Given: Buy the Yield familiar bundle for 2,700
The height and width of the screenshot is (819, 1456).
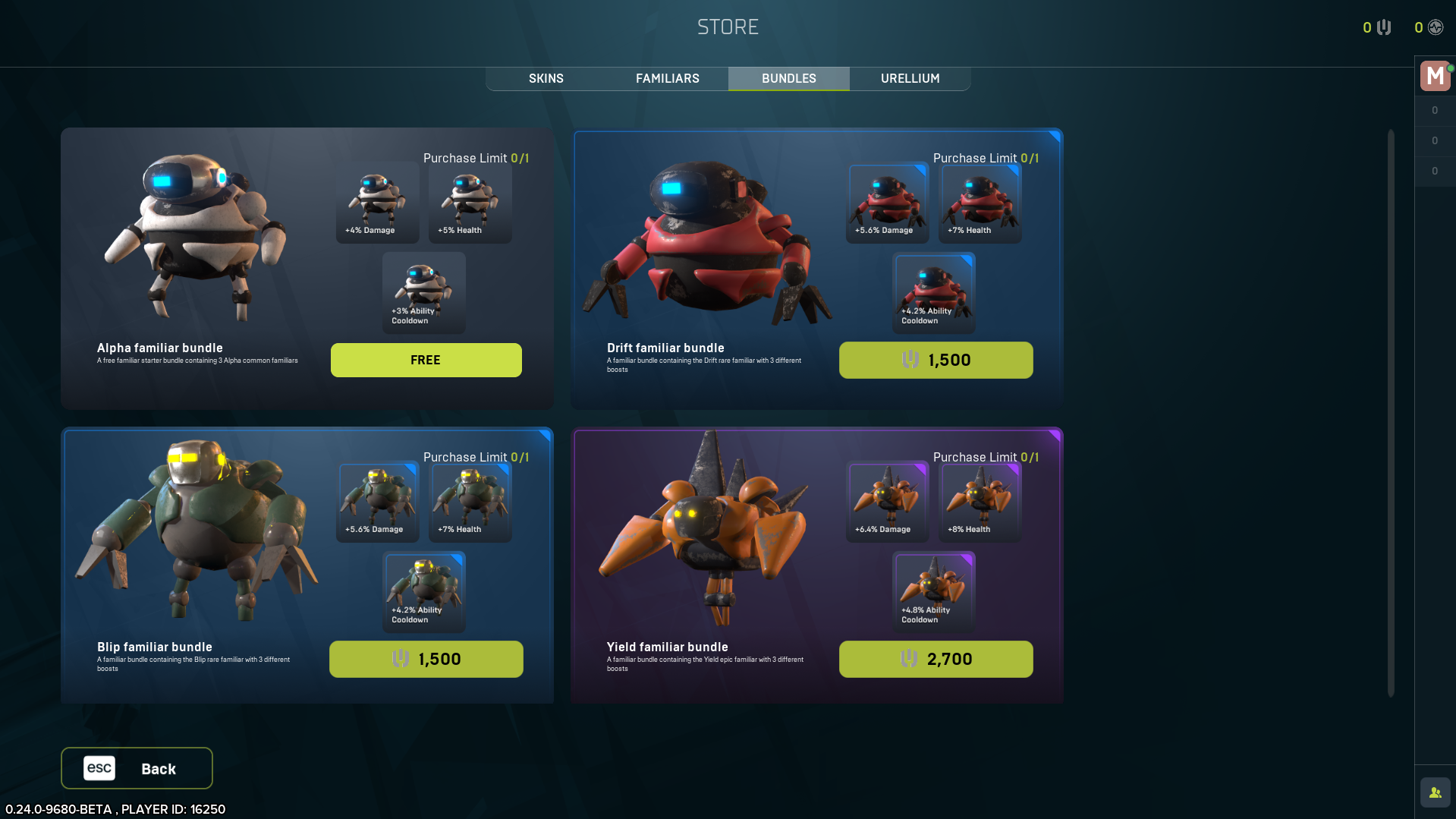Looking at the screenshot, I should click(936, 659).
